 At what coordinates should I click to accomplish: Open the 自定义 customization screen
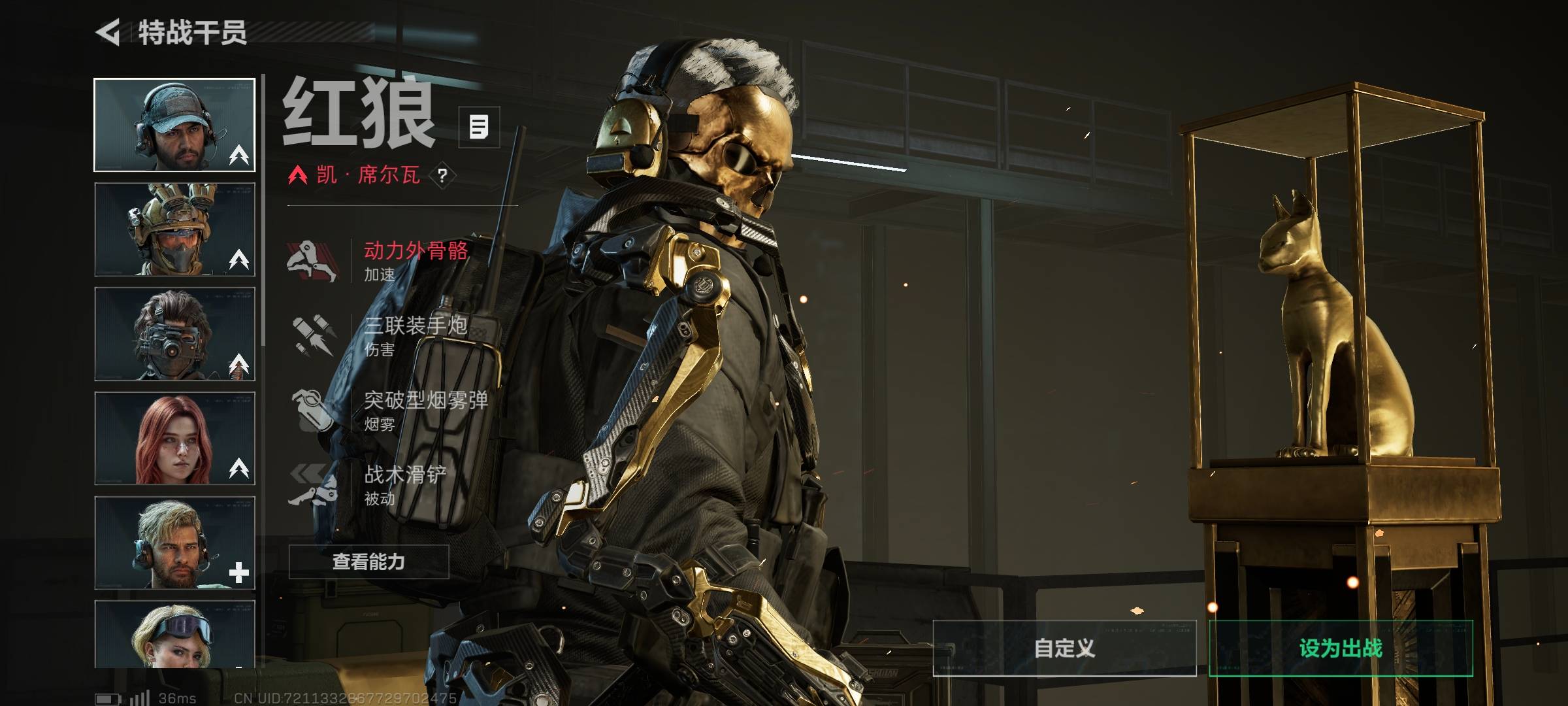click(1064, 648)
